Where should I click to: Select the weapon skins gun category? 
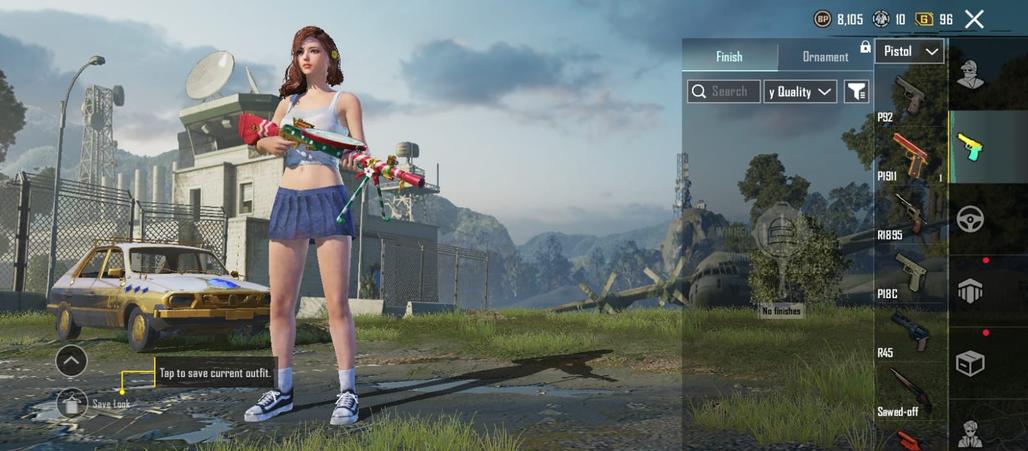tap(969, 147)
